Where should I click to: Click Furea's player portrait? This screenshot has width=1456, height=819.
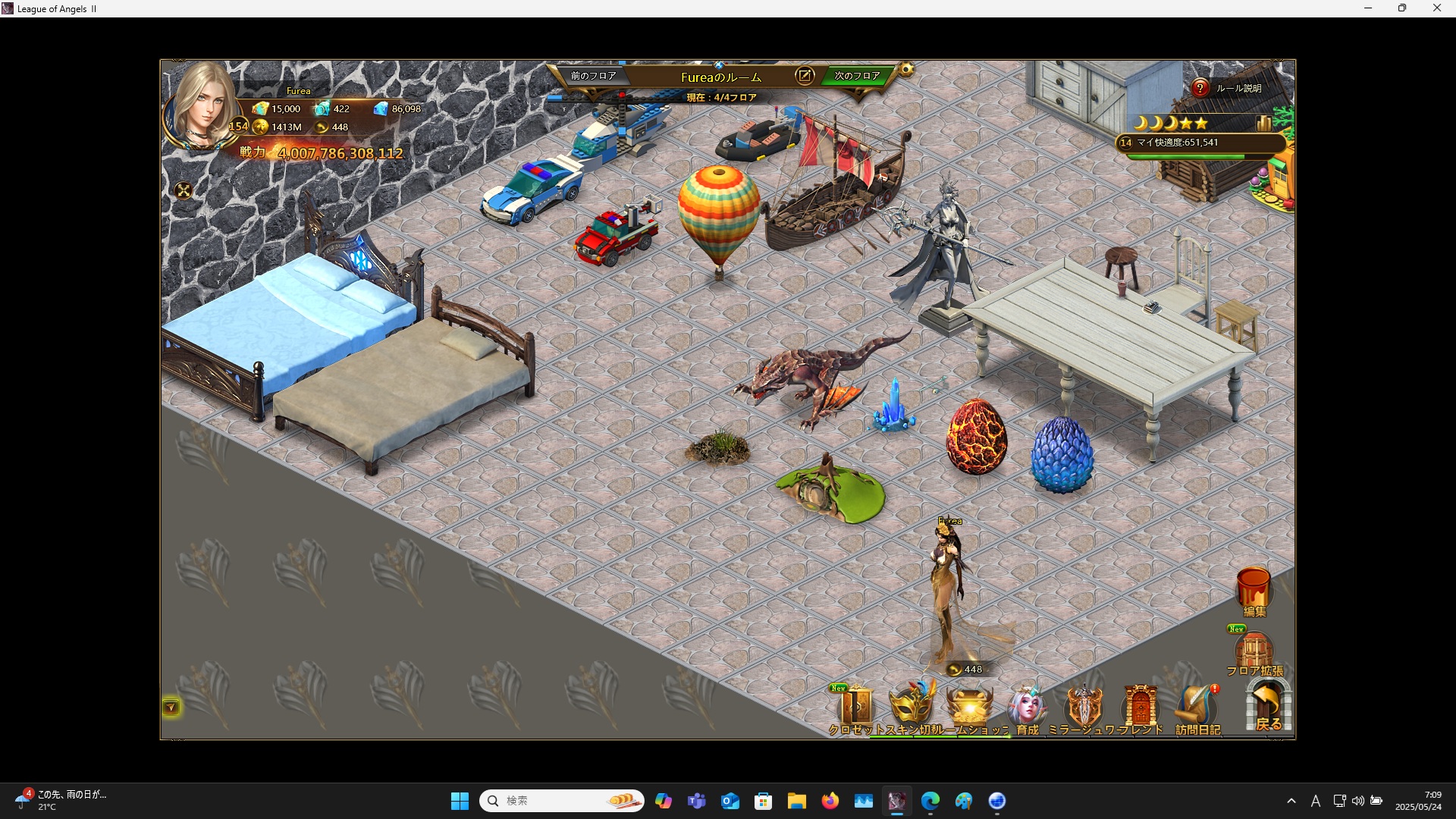pos(203,106)
